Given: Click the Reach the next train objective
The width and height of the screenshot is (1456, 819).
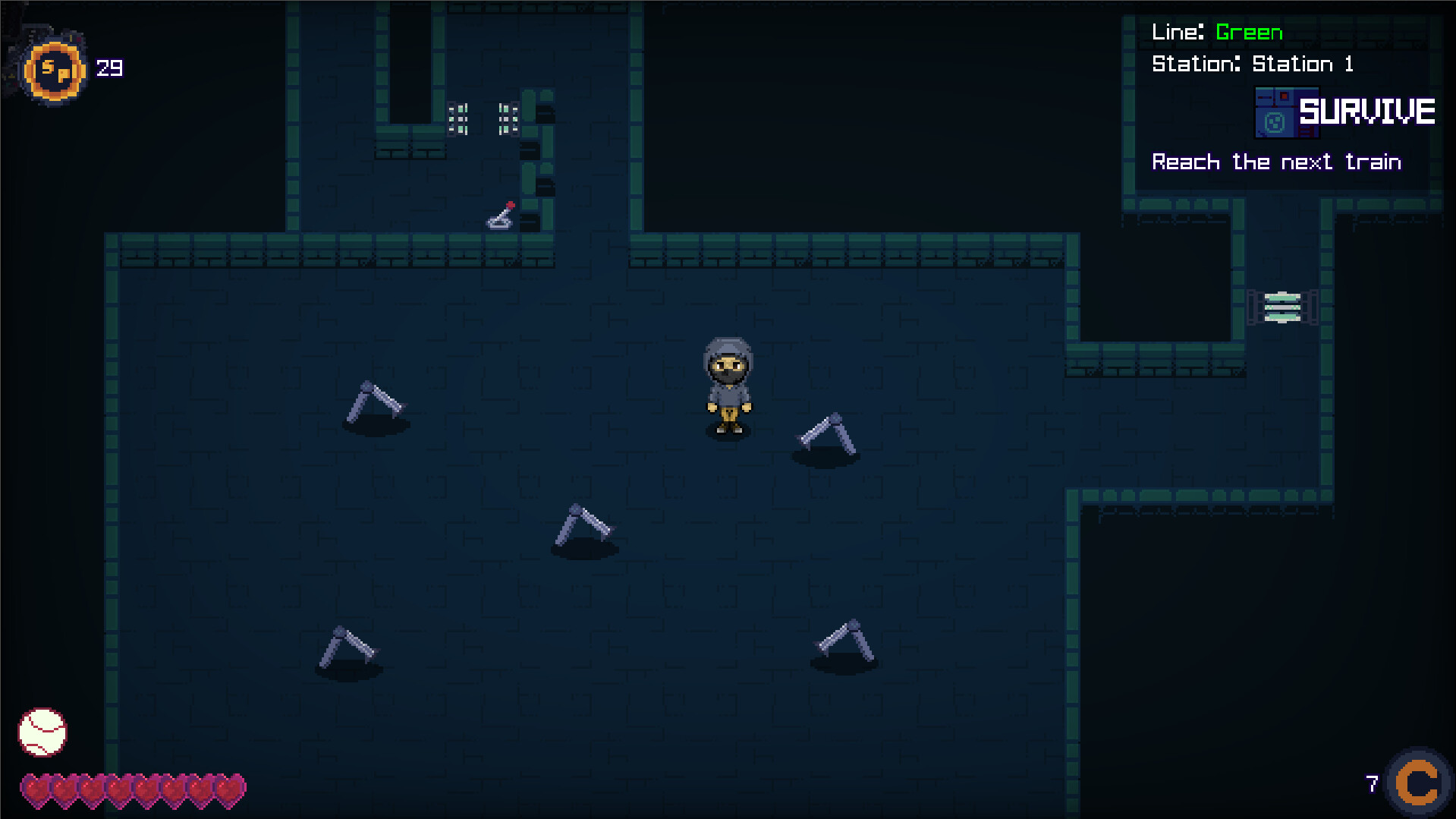Looking at the screenshot, I should pyautogui.click(x=1276, y=162).
